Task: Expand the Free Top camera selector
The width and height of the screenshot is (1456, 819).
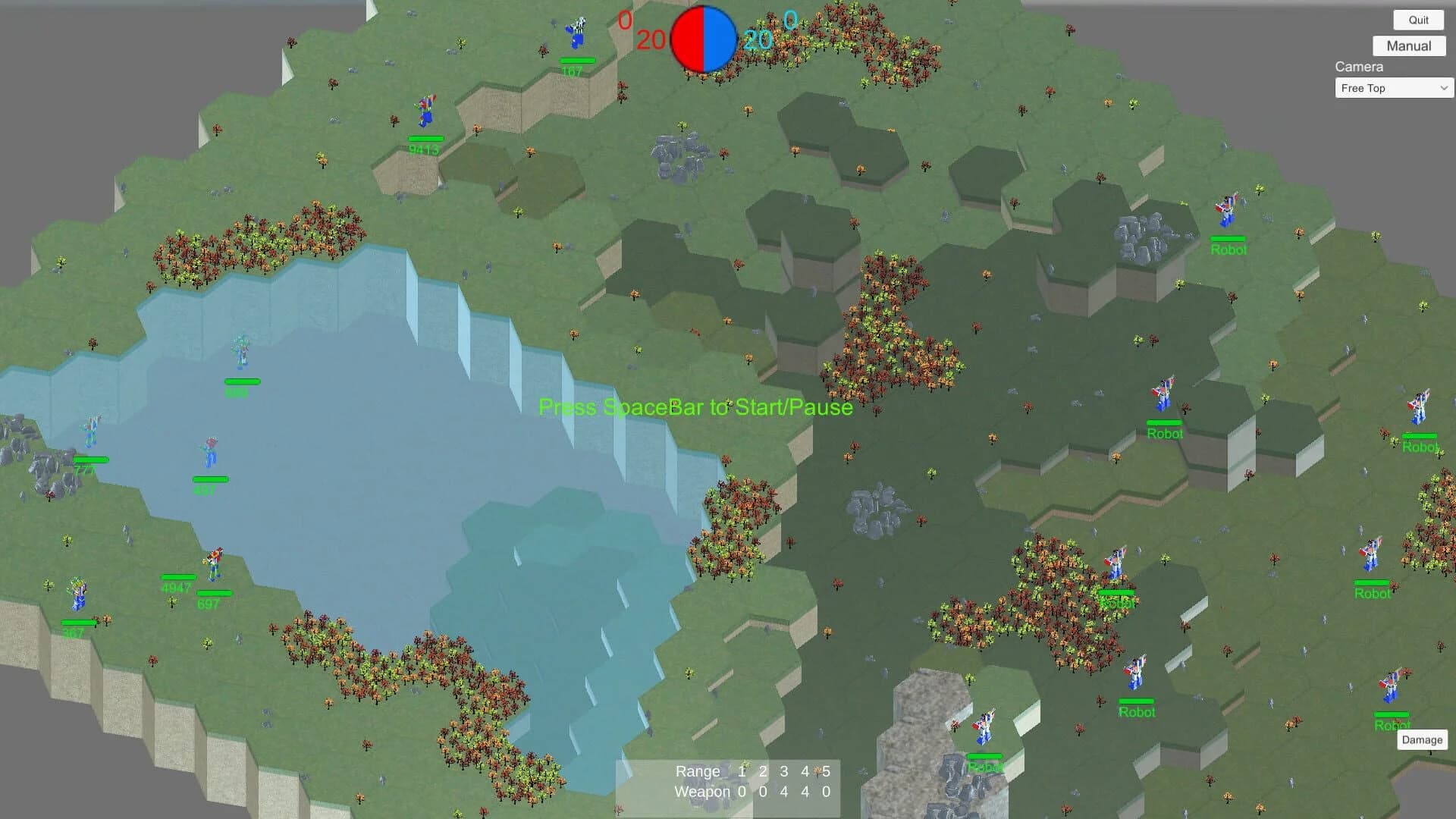Action: click(x=1393, y=88)
